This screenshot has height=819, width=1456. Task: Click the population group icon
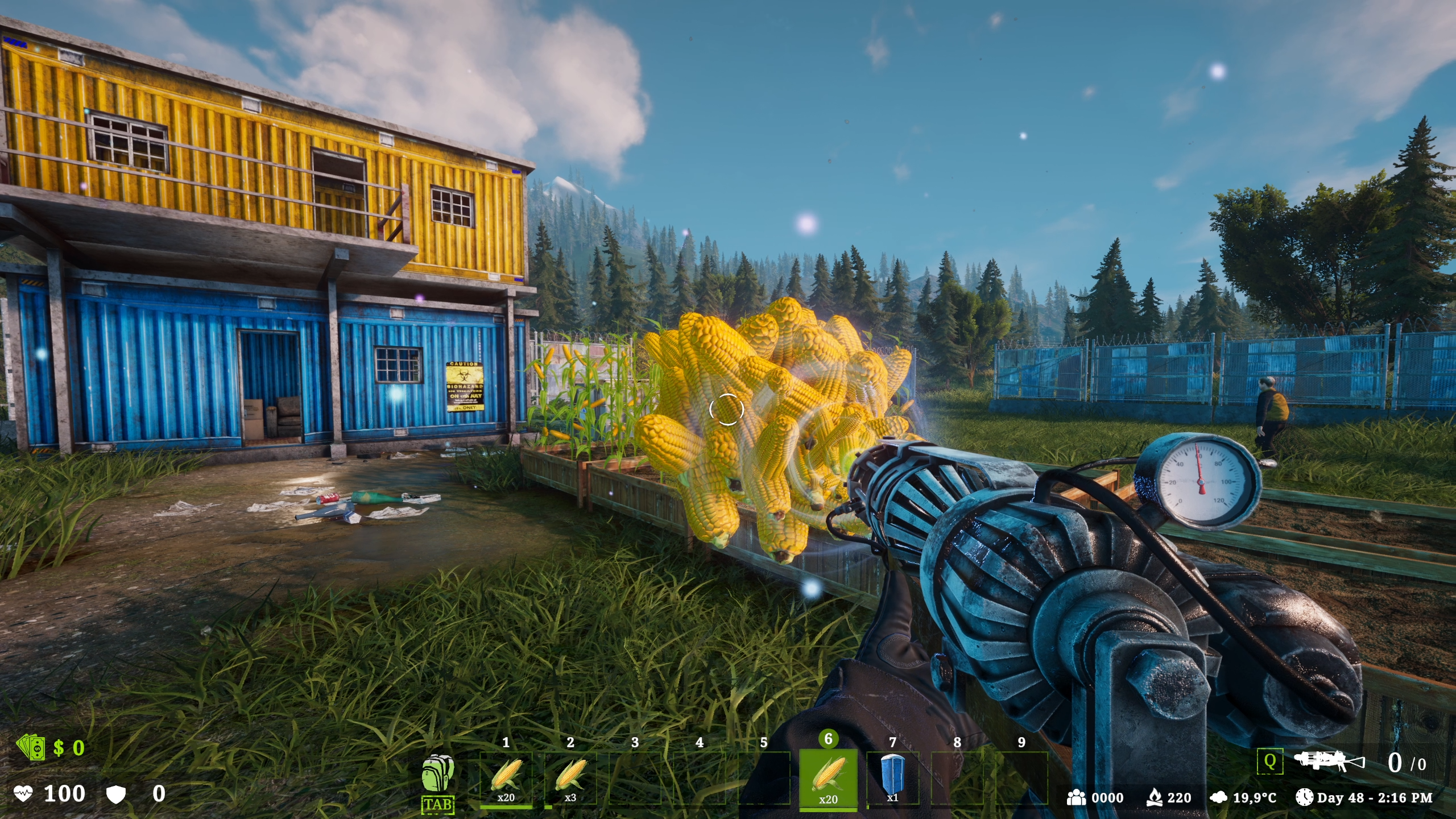coord(1078,798)
